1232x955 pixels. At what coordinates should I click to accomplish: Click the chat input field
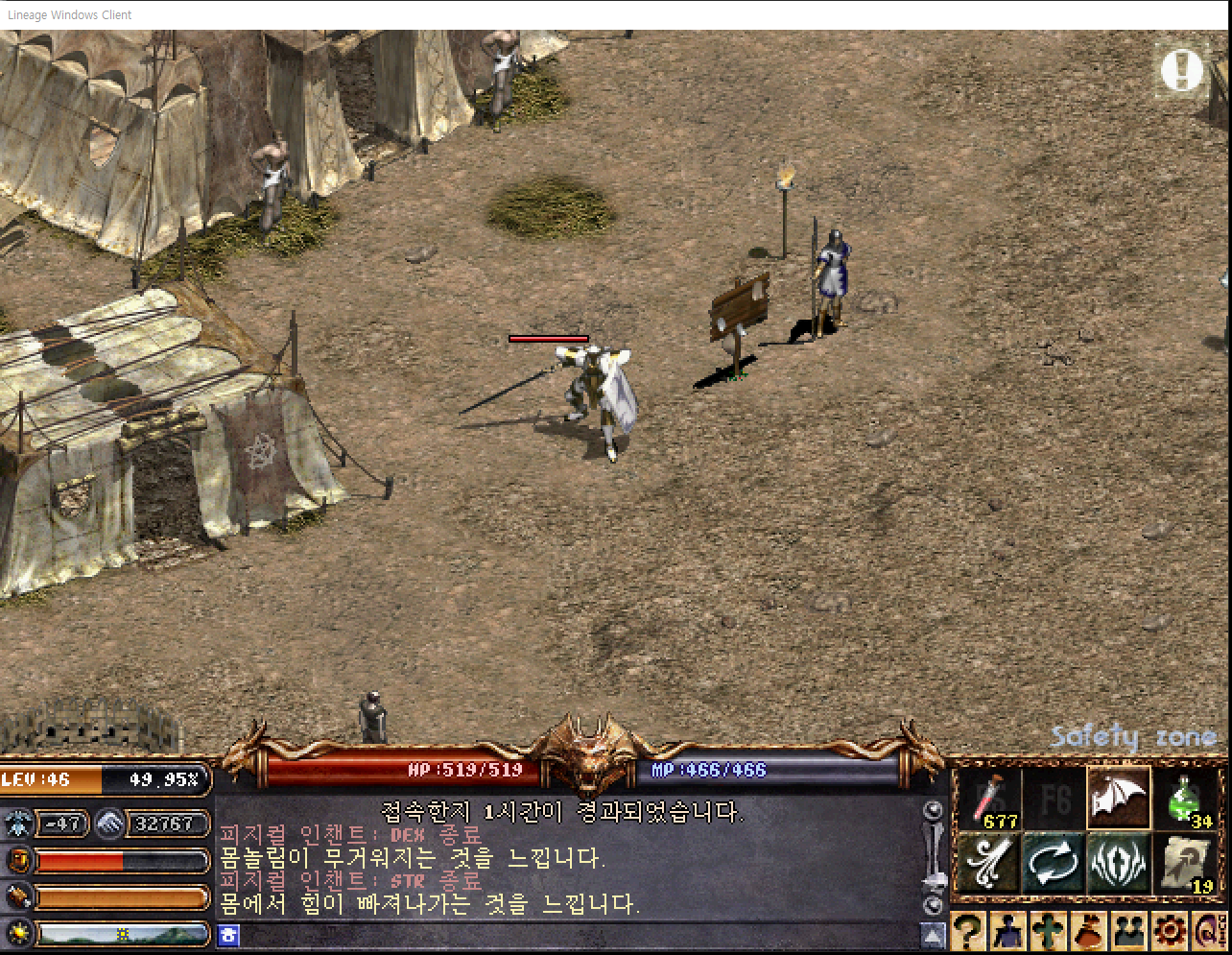(x=576, y=935)
